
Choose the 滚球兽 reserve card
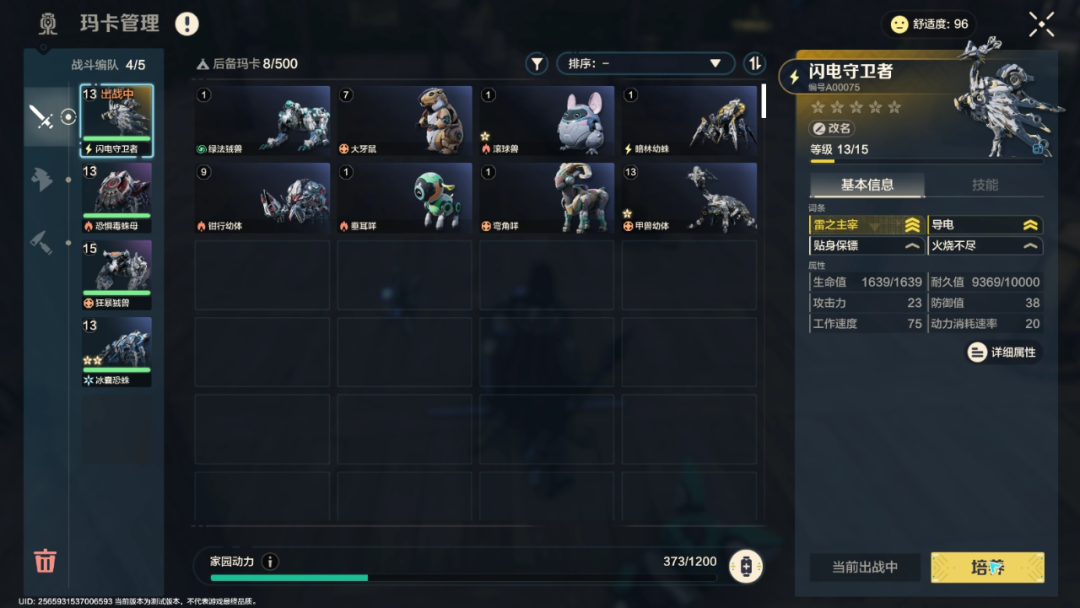pyautogui.click(x=546, y=121)
